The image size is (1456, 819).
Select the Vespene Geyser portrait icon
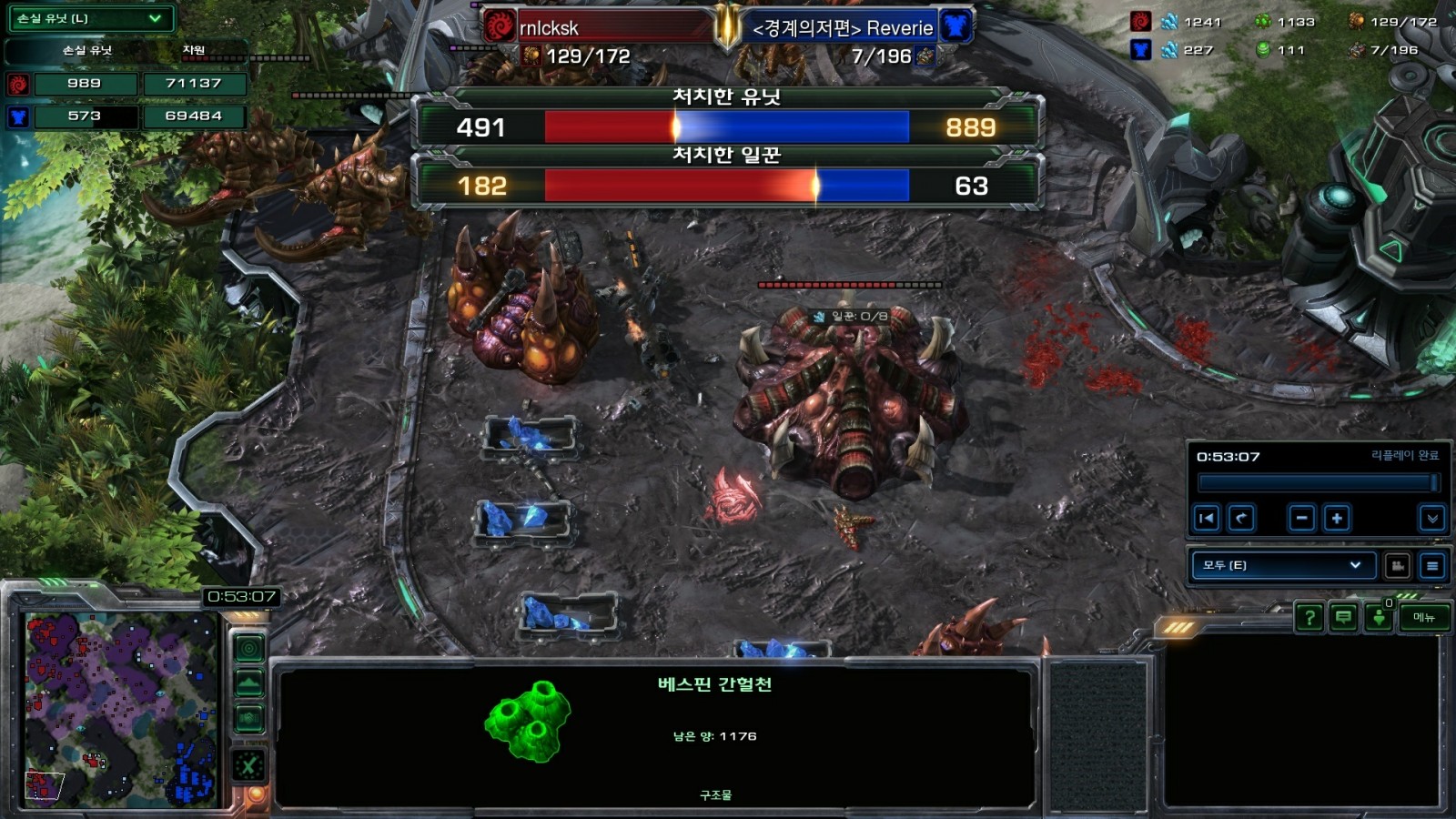528,721
